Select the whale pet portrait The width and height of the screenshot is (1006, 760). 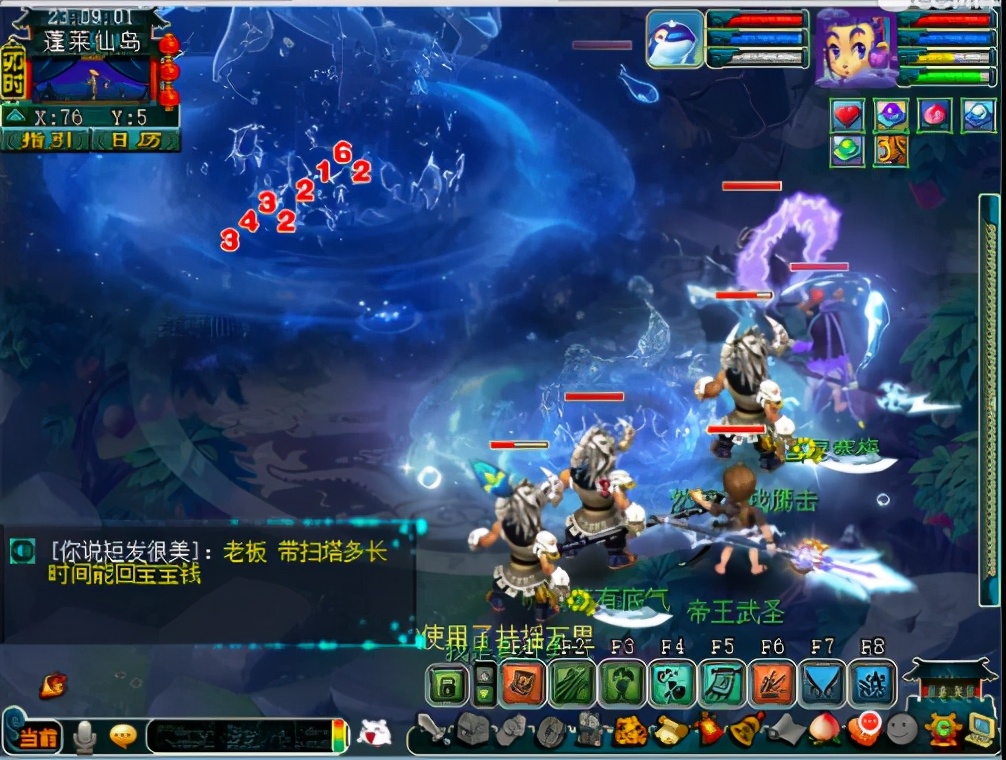[674, 40]
